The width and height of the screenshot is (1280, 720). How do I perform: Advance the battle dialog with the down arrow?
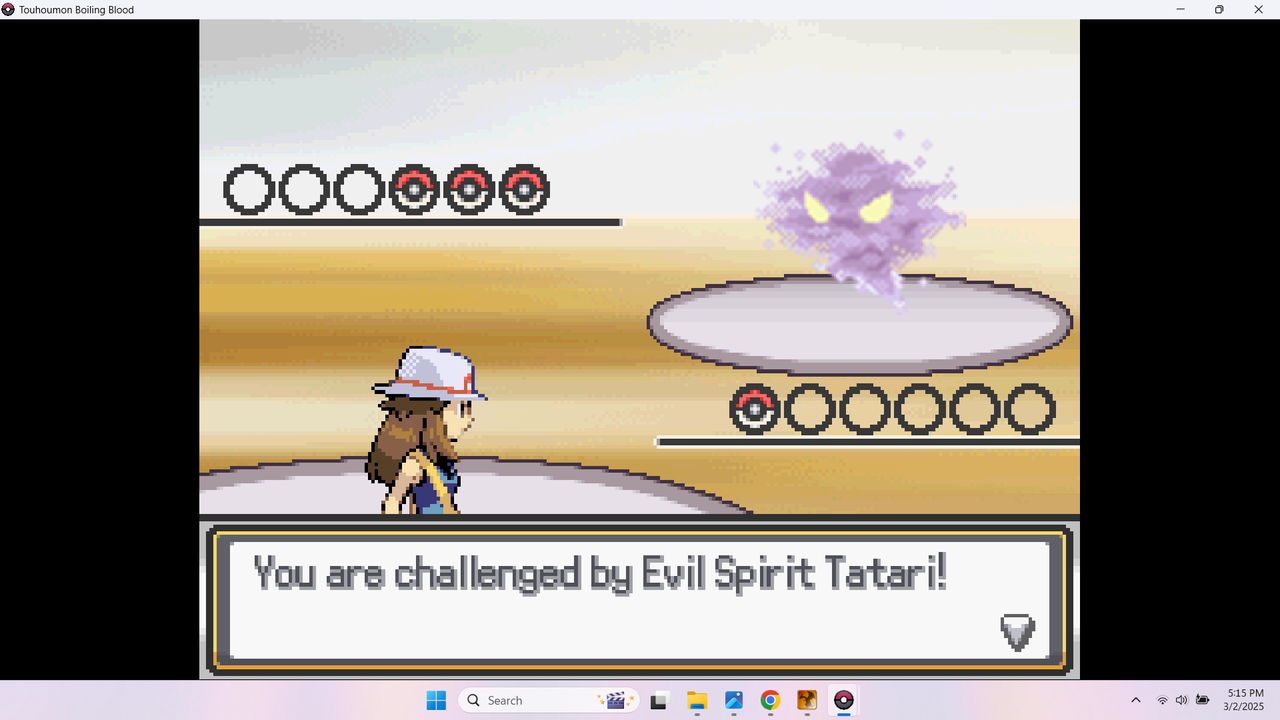pyautogui.click(x=1017, y=631)
